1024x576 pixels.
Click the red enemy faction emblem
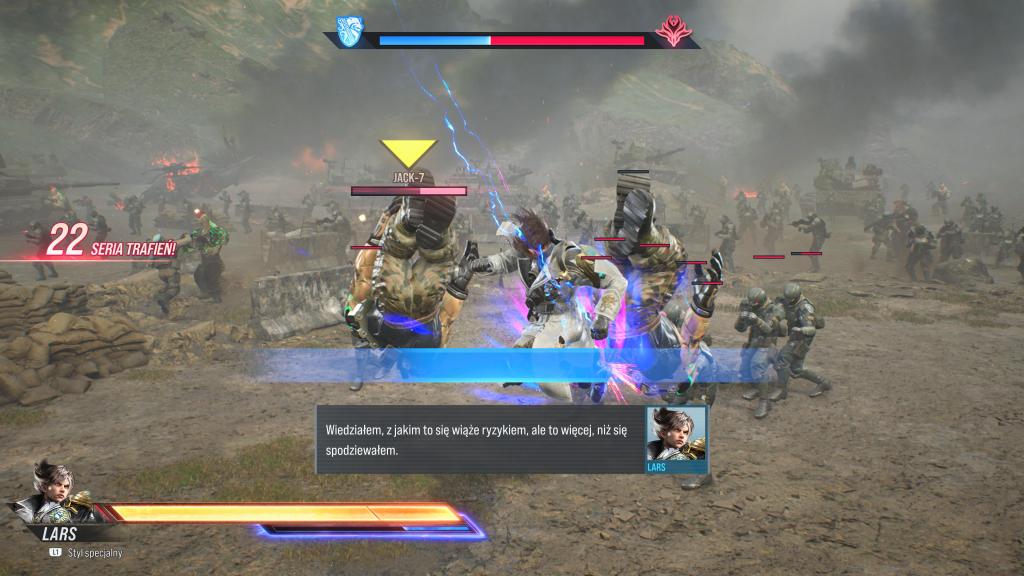coord(672,31)
